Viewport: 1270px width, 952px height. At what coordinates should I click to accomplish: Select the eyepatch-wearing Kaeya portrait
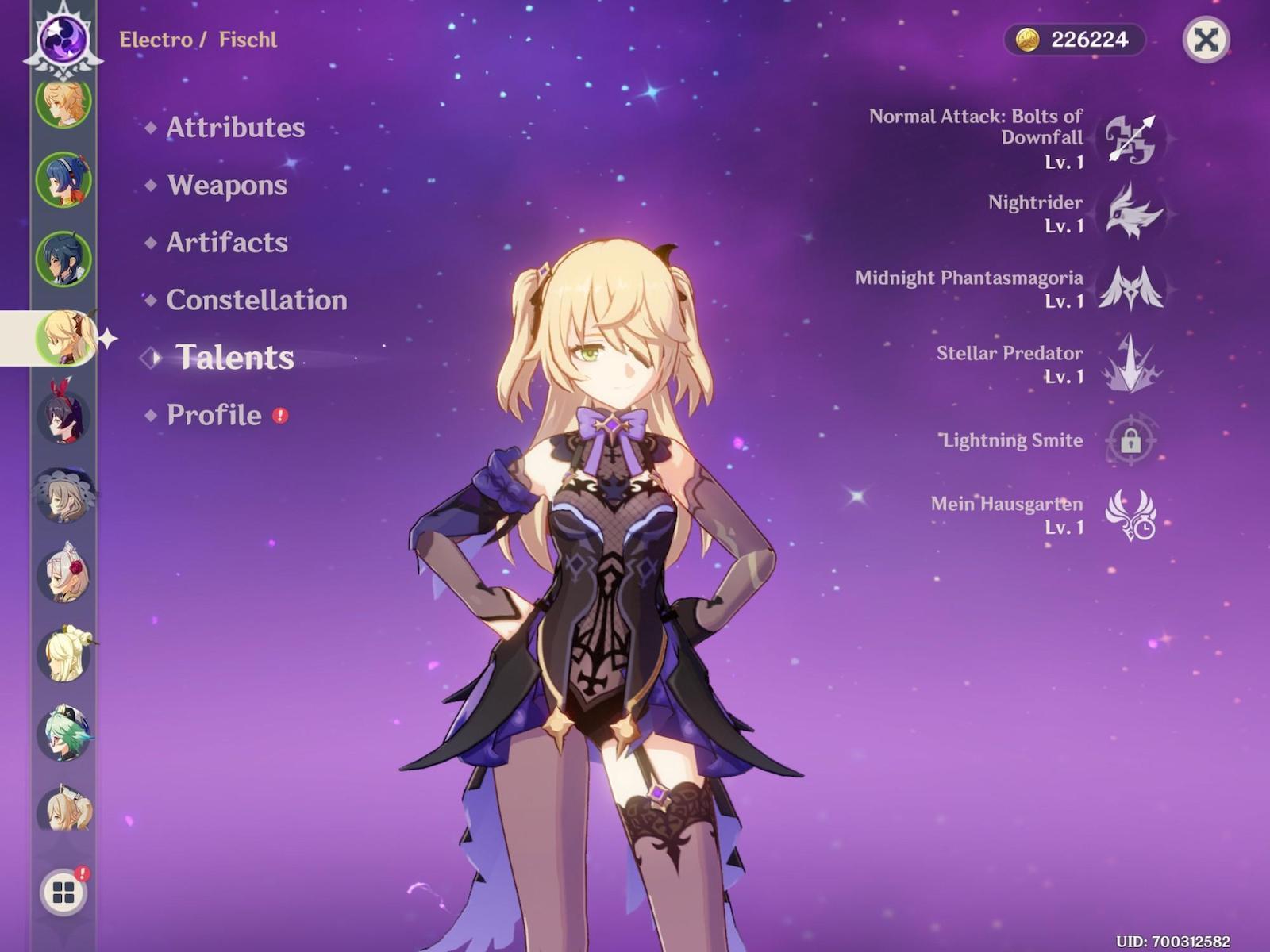(x=63, y=259)
